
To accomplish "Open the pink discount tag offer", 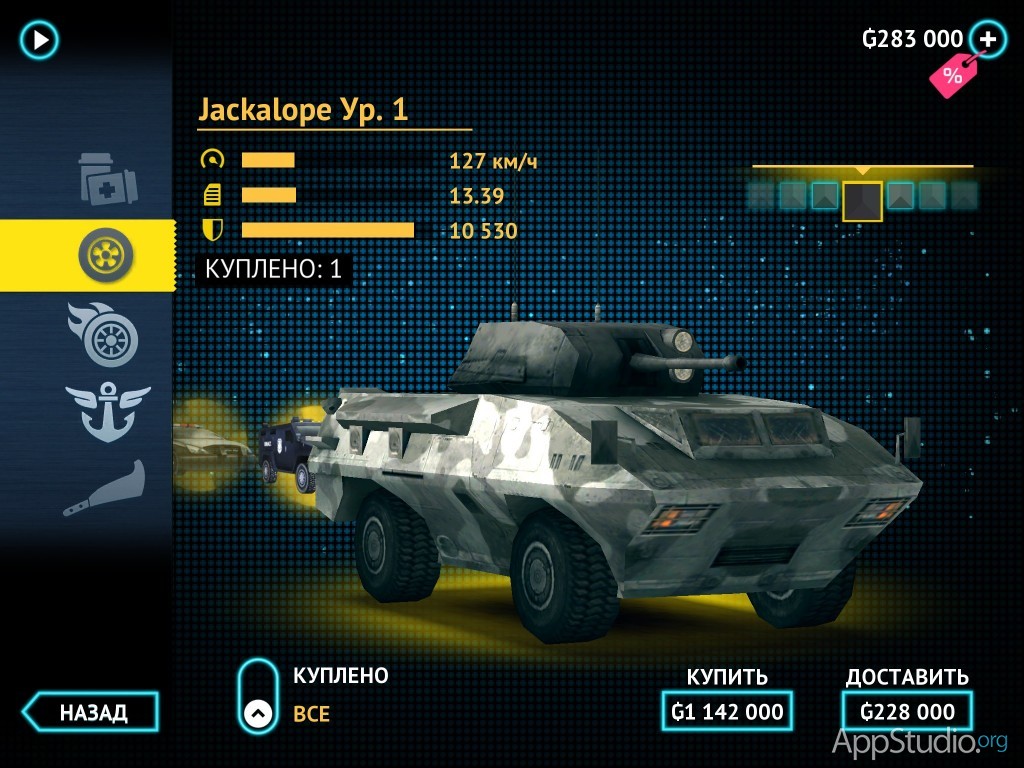I will (951, 76).
